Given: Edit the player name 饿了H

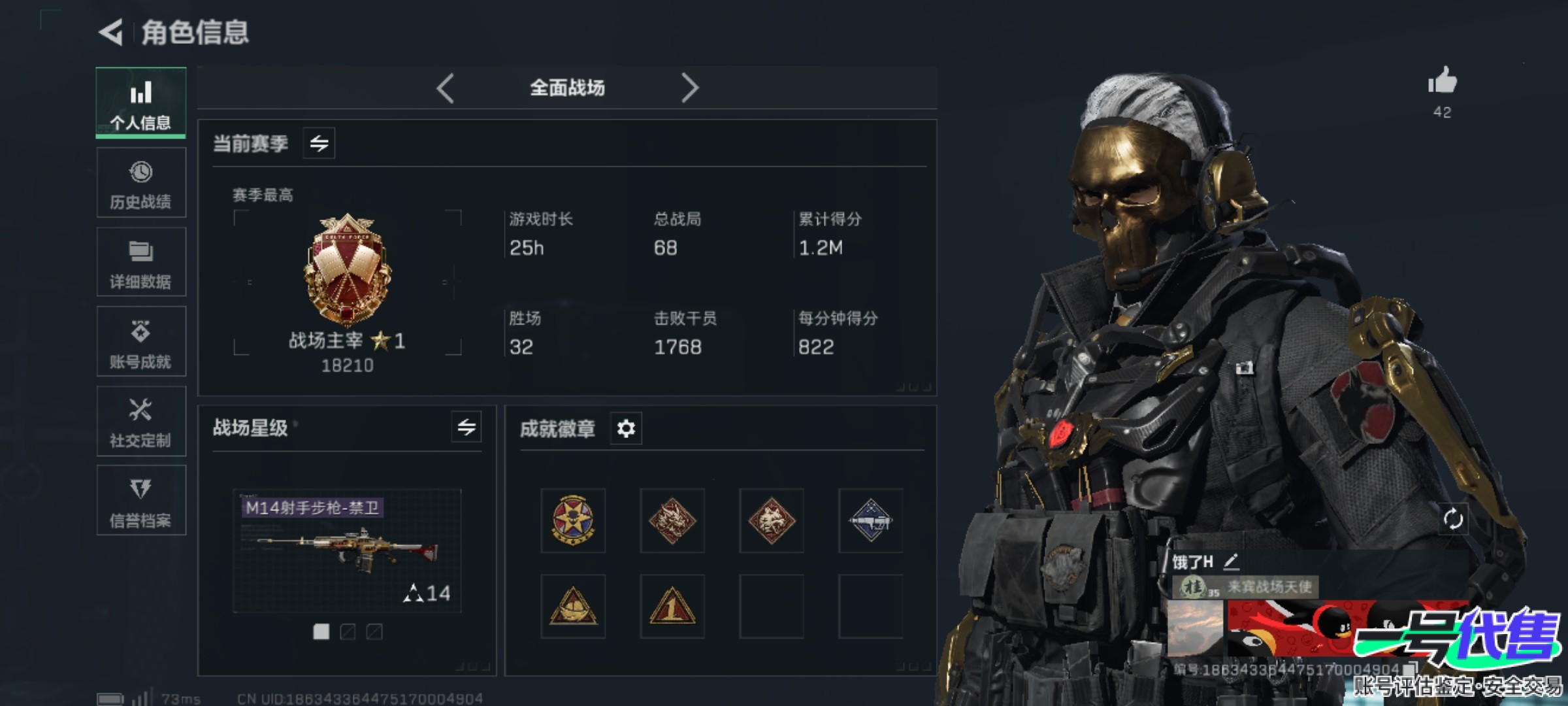Looking at the screenshot, I should pos(1231,562).
